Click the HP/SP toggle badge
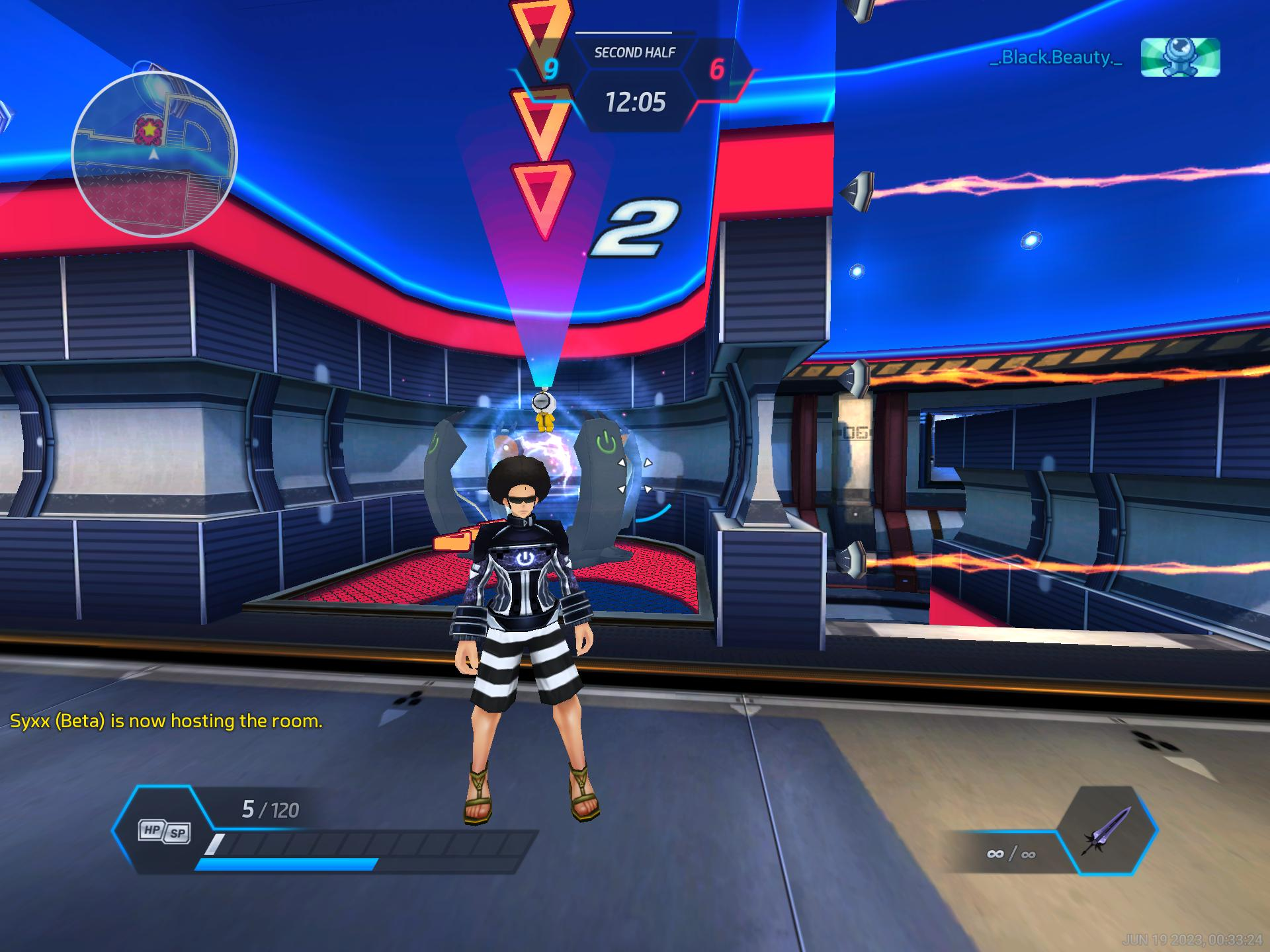 [x=164, y=831]
